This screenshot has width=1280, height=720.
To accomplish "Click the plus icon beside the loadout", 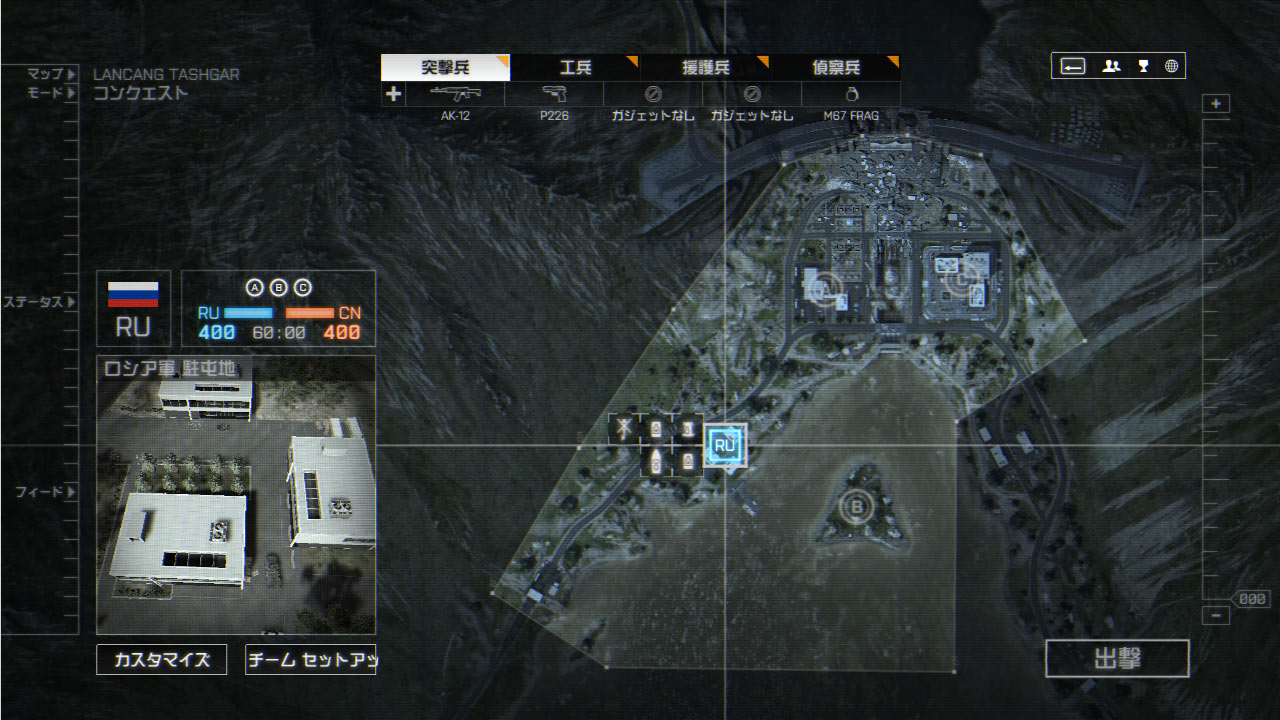I will [393, 94].
